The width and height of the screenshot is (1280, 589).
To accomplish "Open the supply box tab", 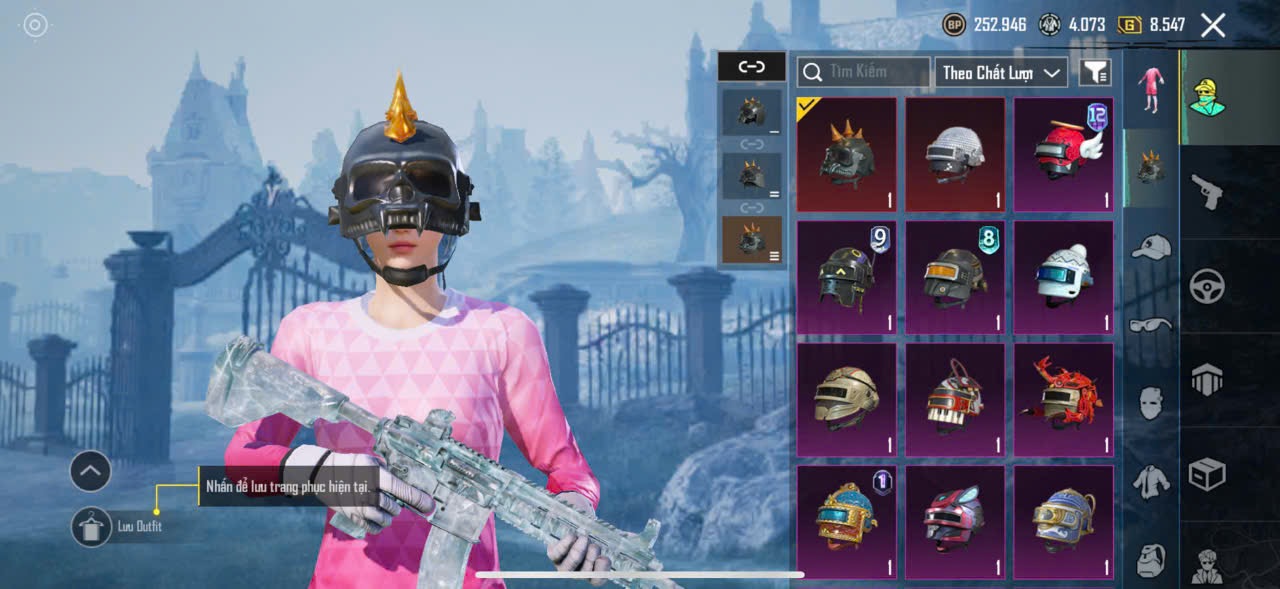I will (1208, 473).
